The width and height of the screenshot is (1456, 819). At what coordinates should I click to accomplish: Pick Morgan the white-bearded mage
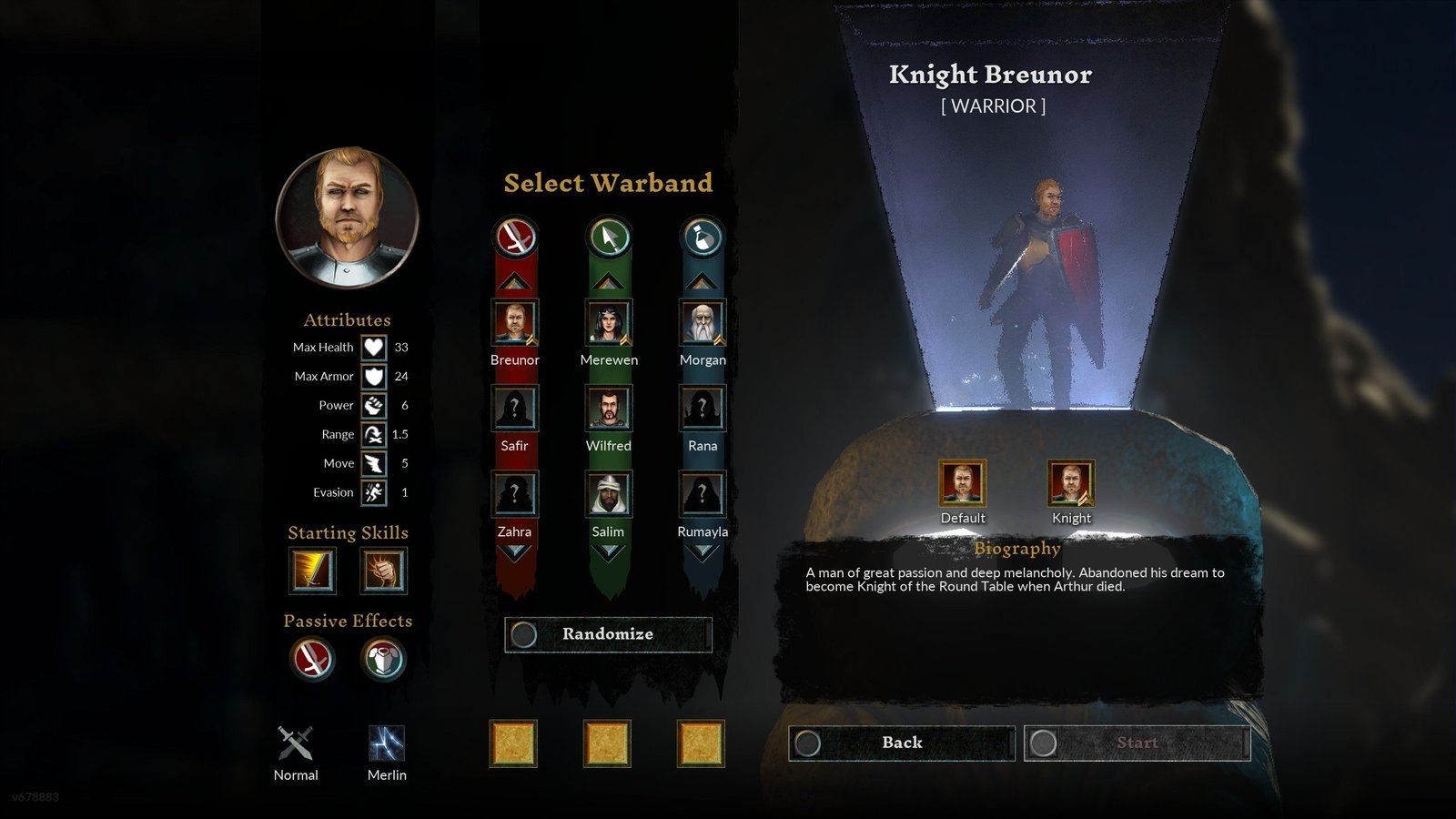(703, 323)
